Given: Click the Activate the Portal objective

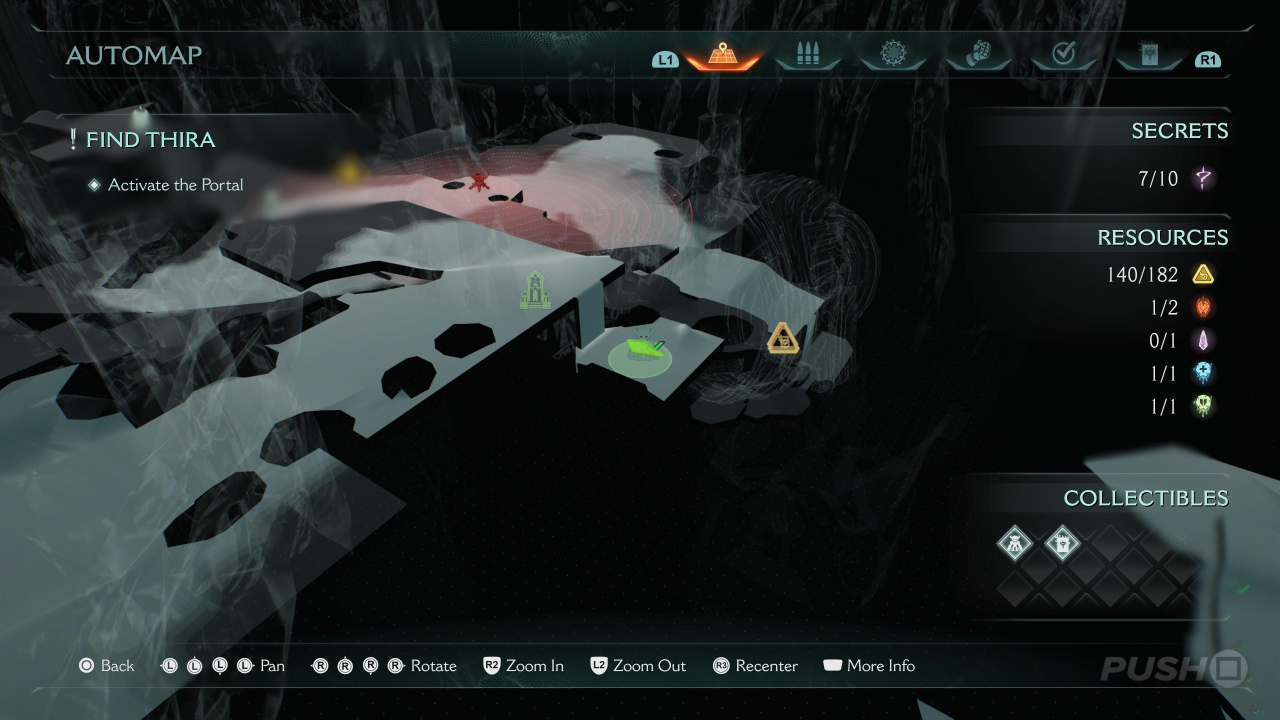Looking at the screenshot, I should 175,185.
